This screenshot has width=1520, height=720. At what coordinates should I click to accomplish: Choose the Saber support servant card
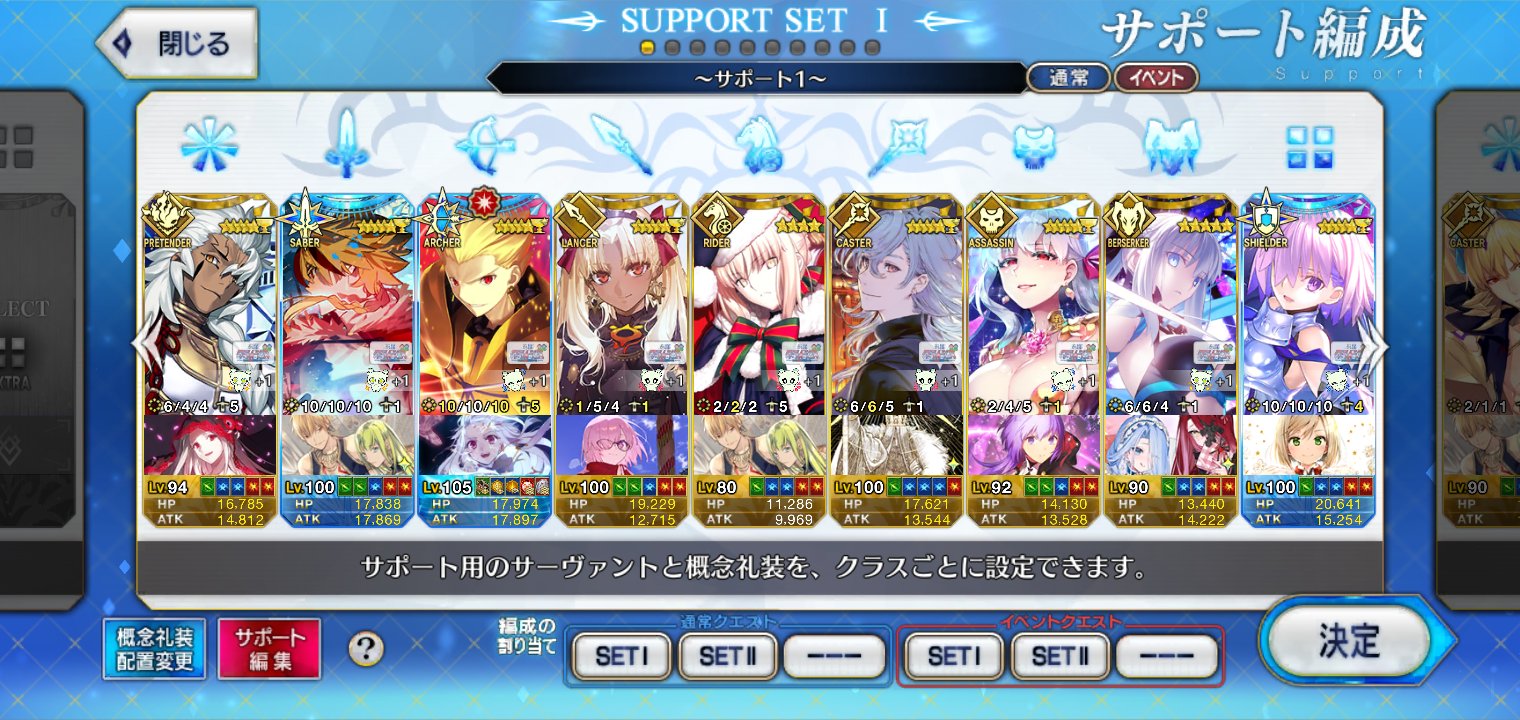348,310
